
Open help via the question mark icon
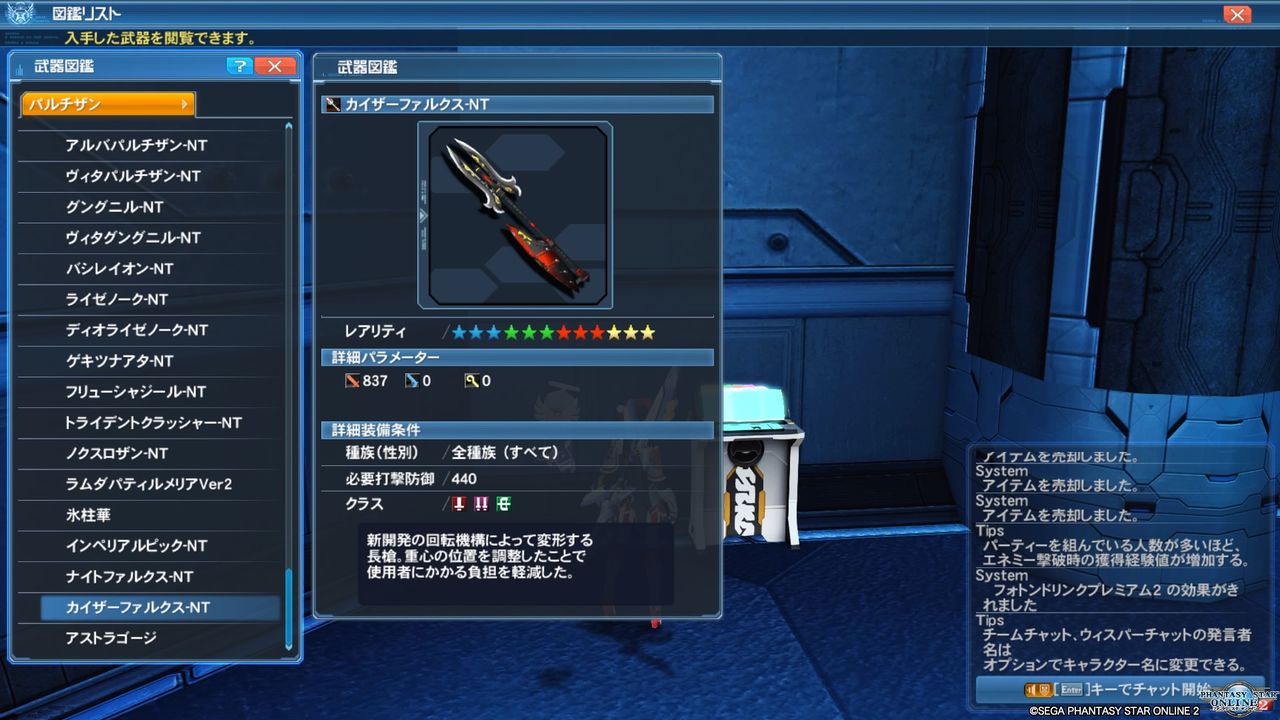238,66
